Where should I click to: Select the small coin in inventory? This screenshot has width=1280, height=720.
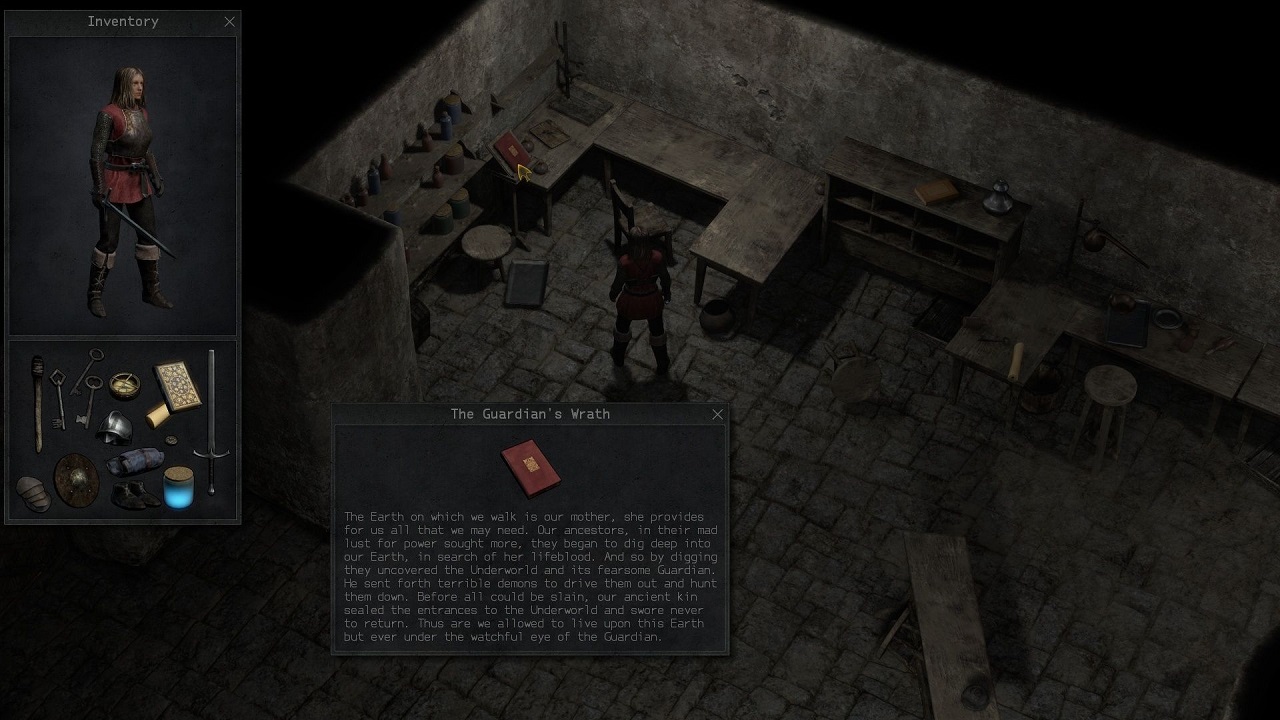[169, 440]
